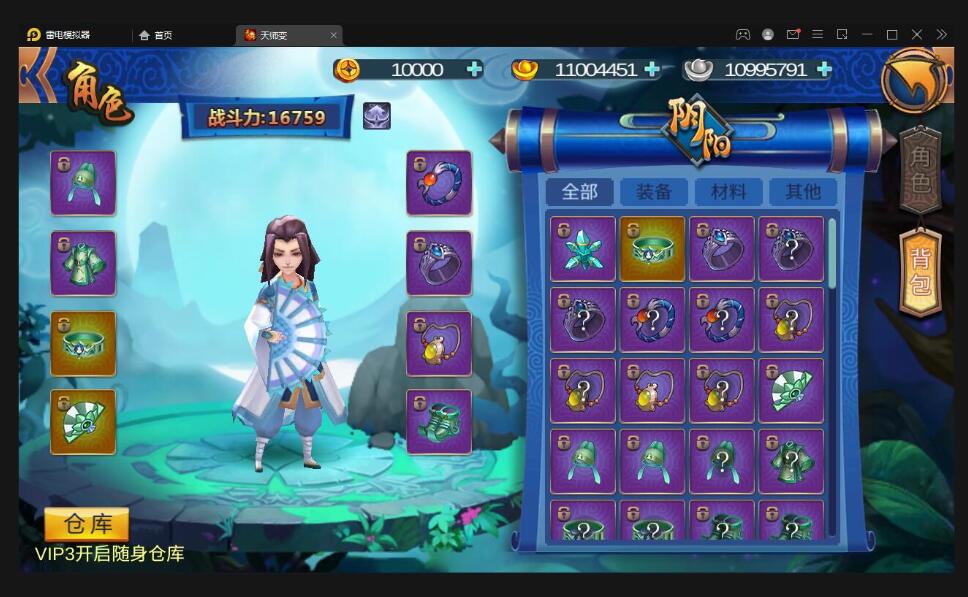Click the purple icon beside 战斗力
This screenshot has width=968, height=597.
(377, 116)
